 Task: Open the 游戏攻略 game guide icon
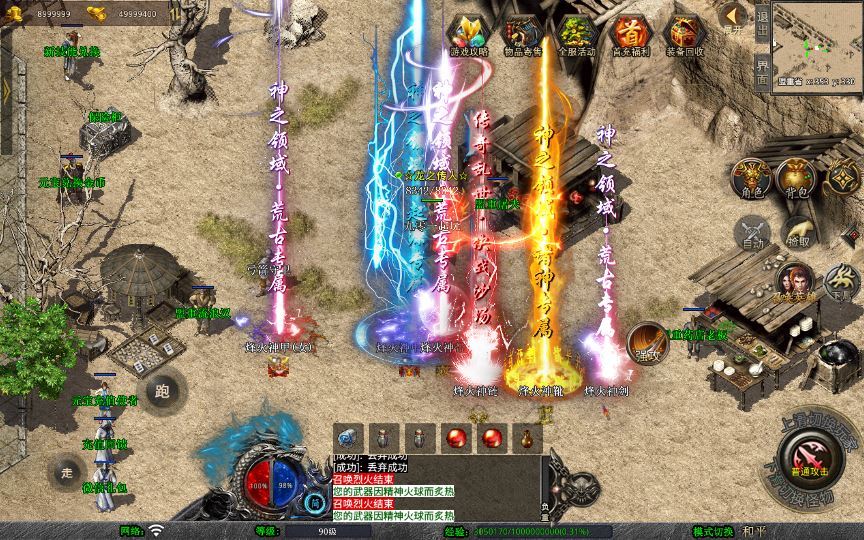[x=469, y=36]
